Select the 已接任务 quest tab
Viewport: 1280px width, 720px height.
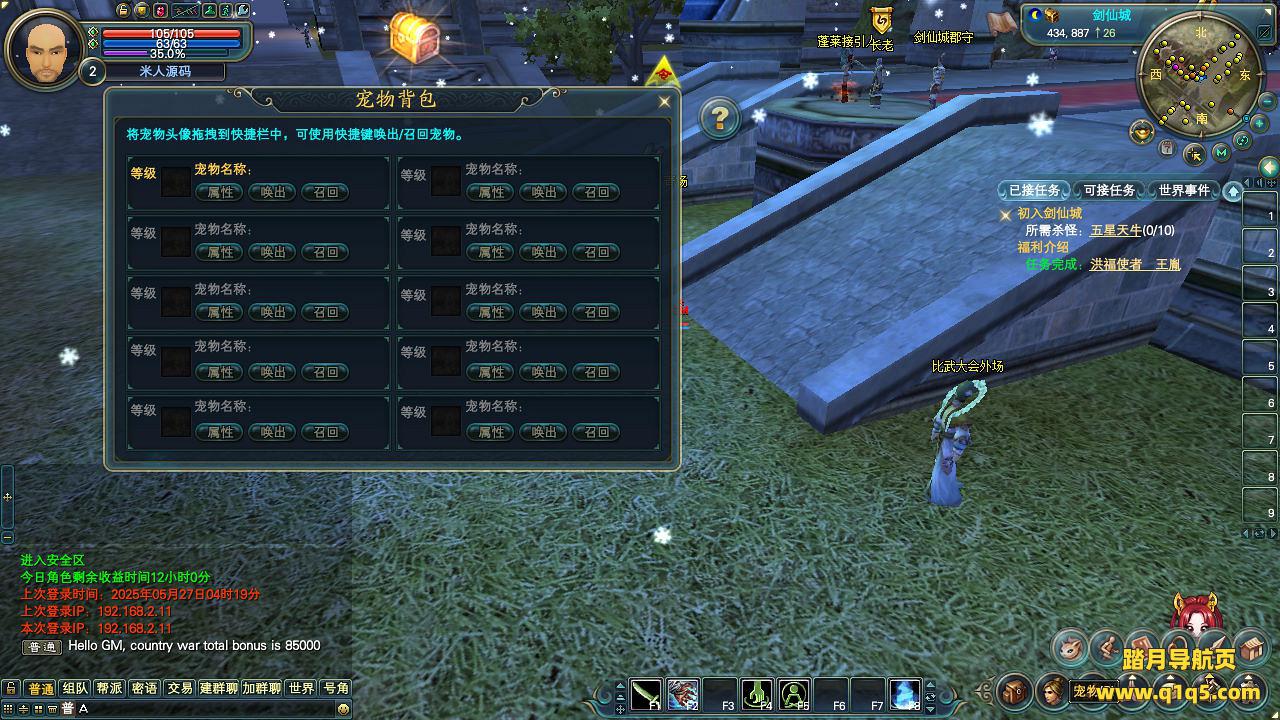click(x=1034, y=190)
